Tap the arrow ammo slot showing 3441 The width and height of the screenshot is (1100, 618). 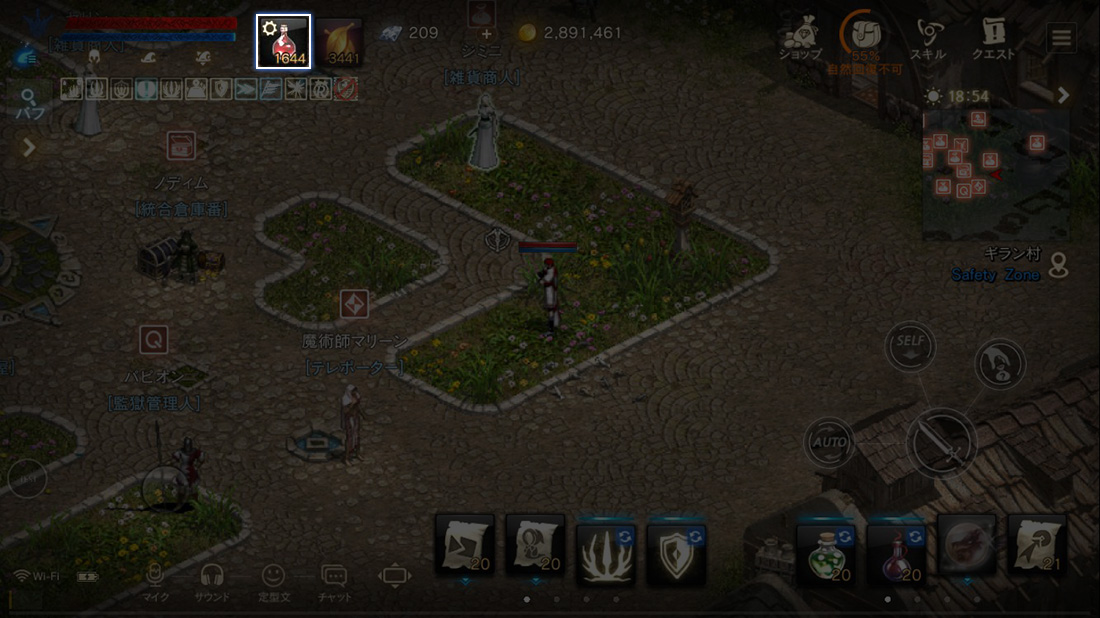click(x=340, y=42)
